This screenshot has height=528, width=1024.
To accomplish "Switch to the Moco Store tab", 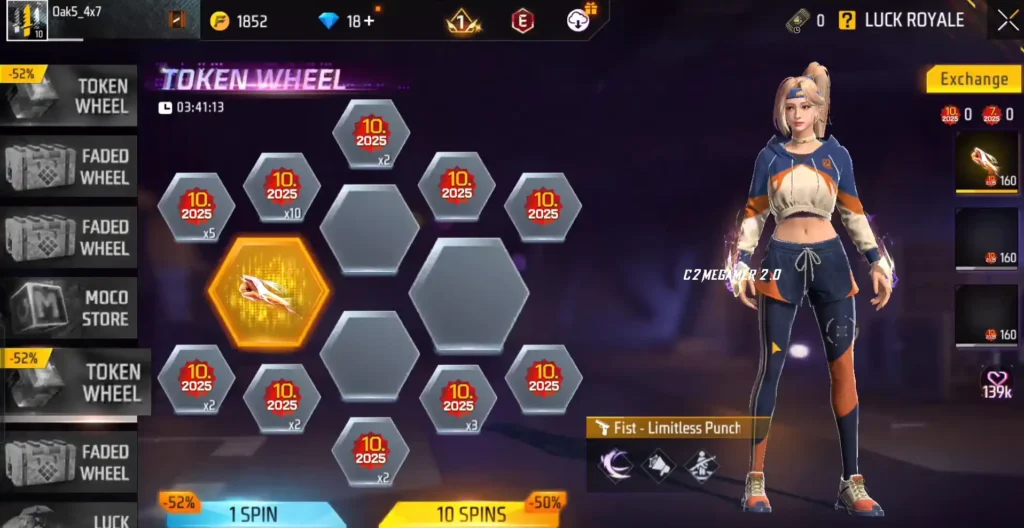I will tap(70, 308).
